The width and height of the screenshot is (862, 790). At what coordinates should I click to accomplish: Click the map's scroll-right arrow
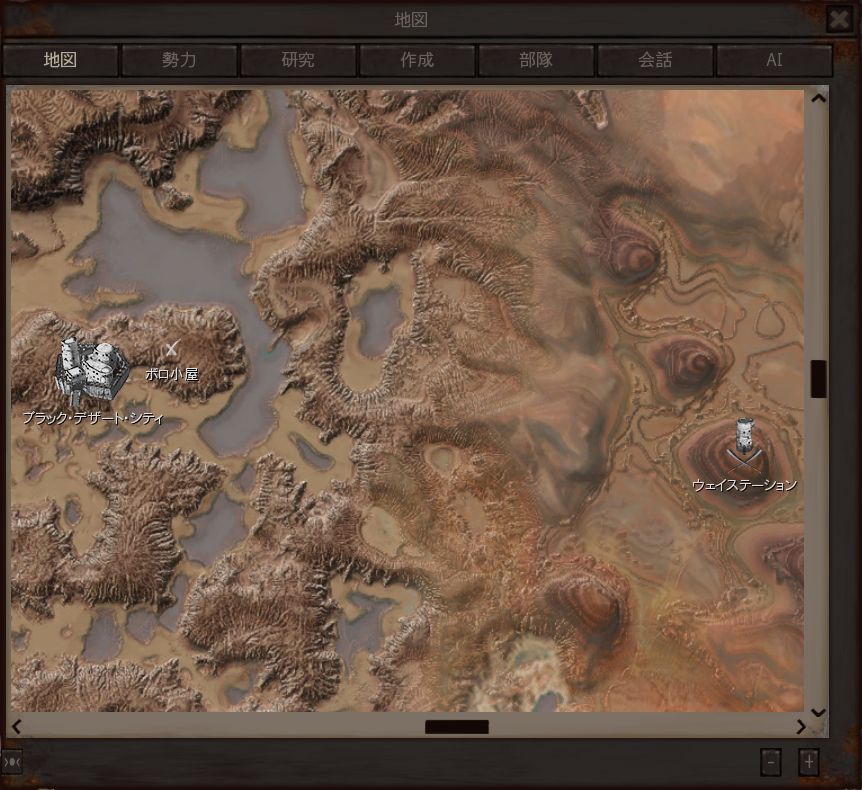click(x=801, y=727)
